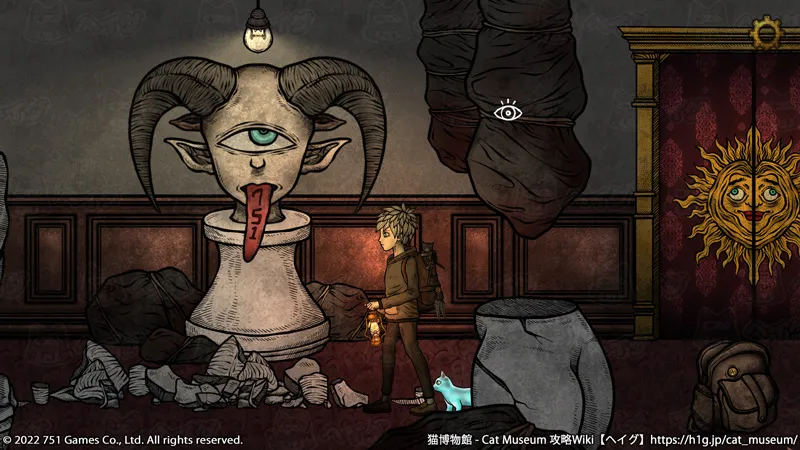Open the gear settings menu

(x=767, y=32)
